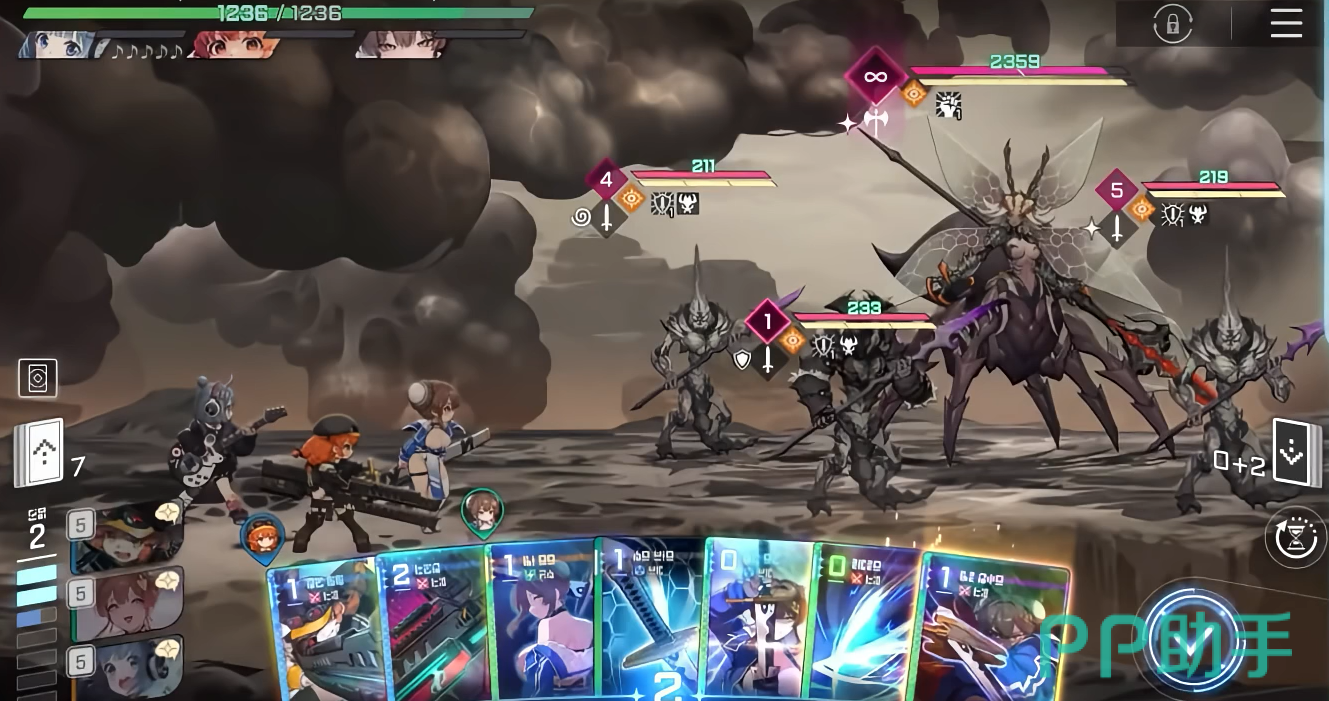The height and width of the screenshot is (701, 1329).
Task: Choose the cost-2 red machine gun card
Action: click(432, 625)
